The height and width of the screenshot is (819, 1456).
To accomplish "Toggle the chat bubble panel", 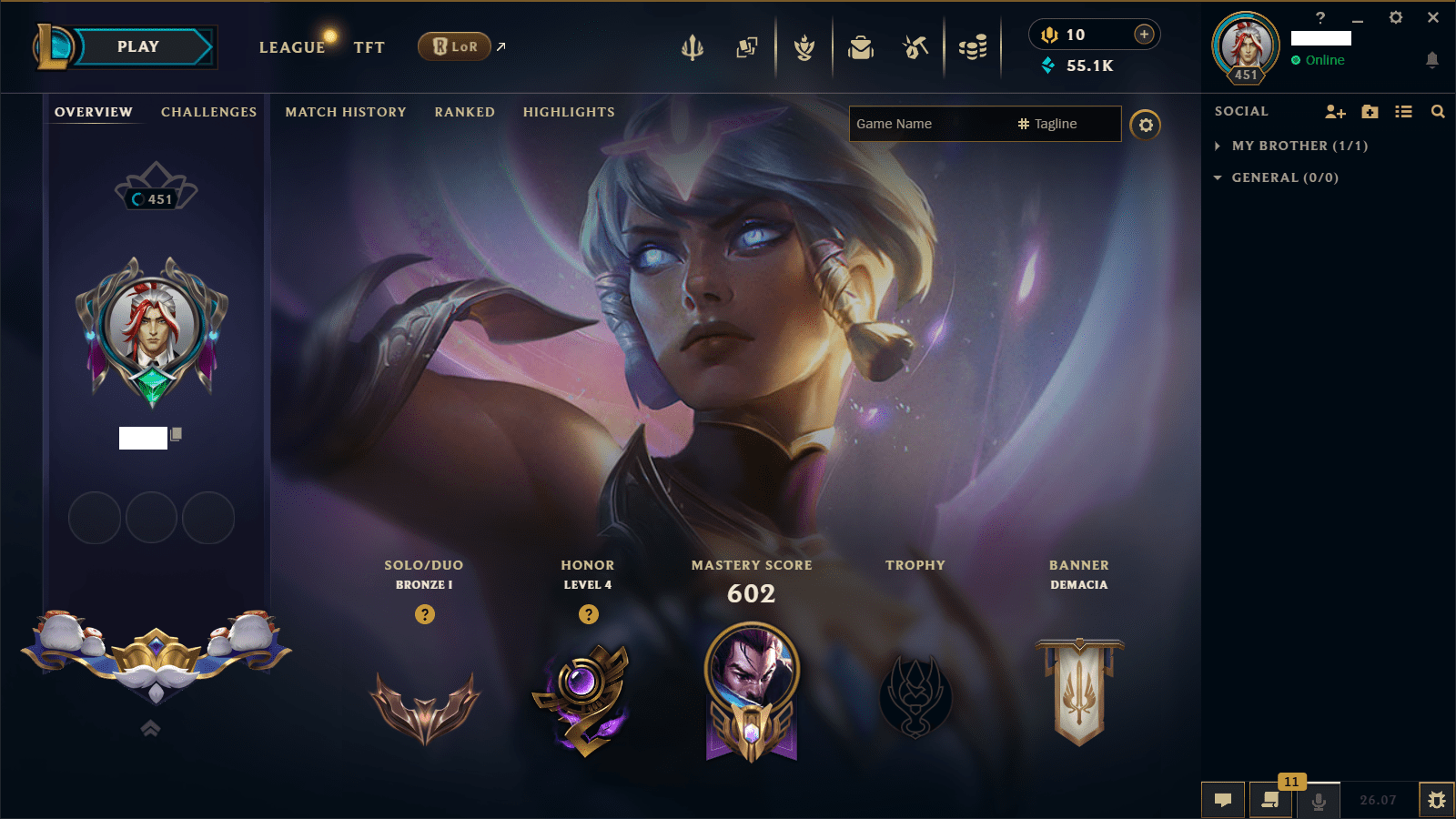I will point(1223,800).
